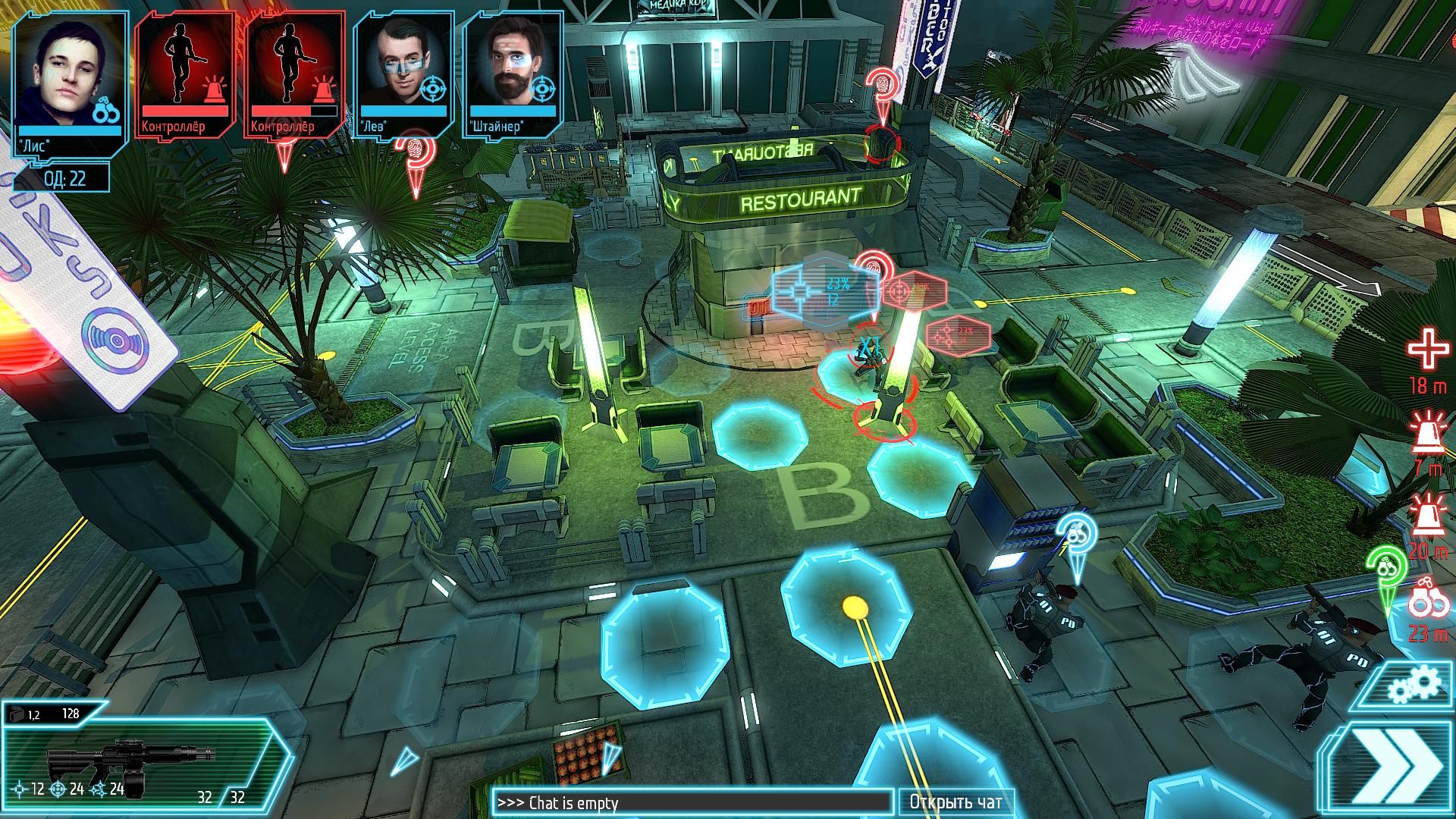The image size is (1456, 819).
Task: Focus the chat message field
Action: [x=692, y=802]
